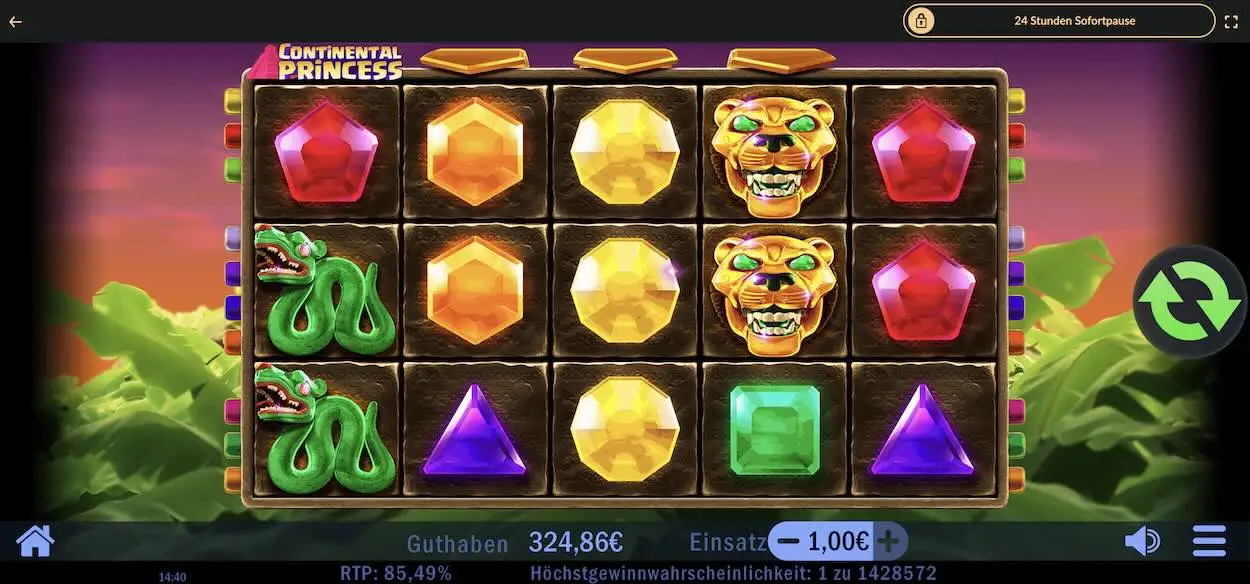Viewport: 1250px width, 584px height.
Task: Enter fullscreen mode using the corner icon
Action: [x=1231, y=20]
